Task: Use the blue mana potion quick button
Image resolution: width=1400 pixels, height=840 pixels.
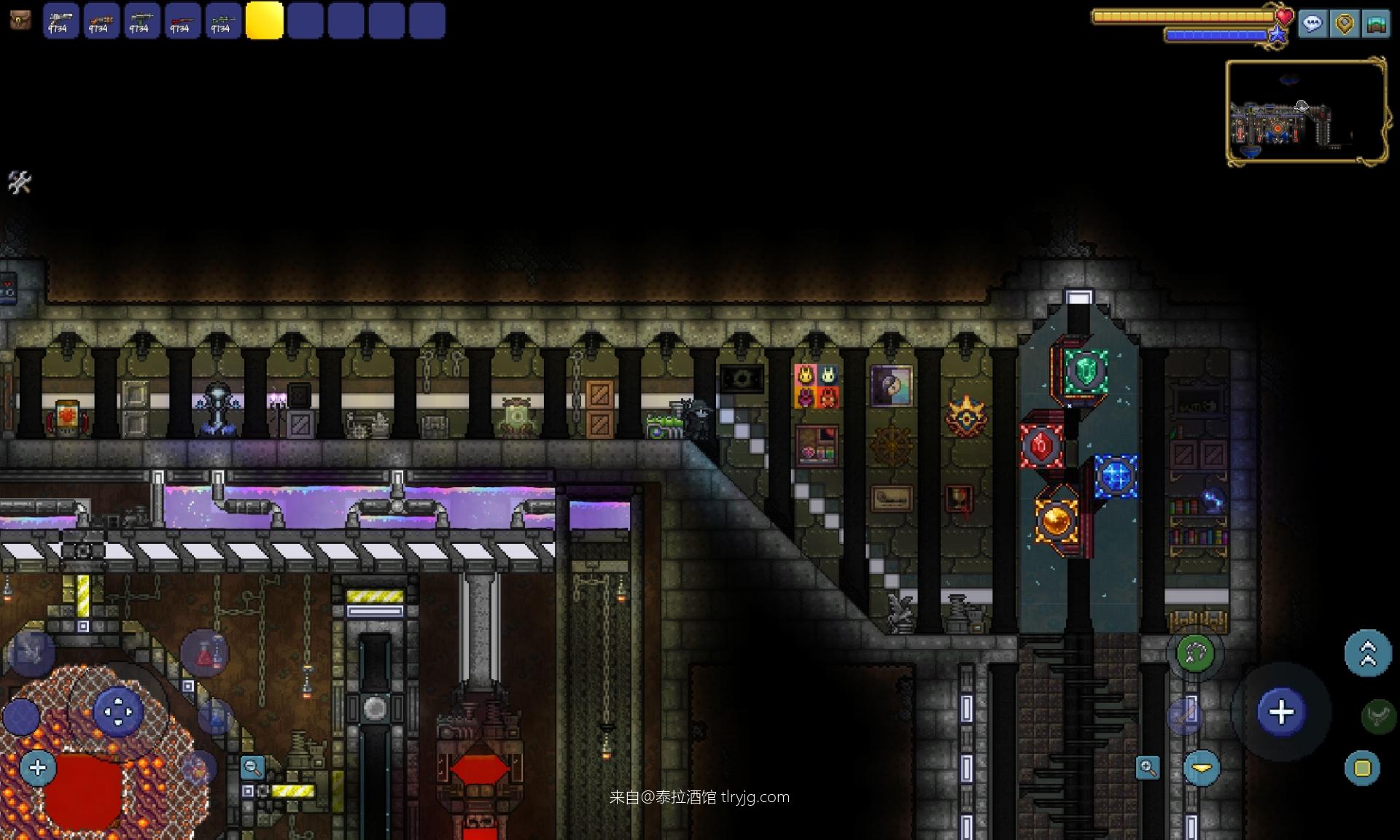Action: (215, 717)
